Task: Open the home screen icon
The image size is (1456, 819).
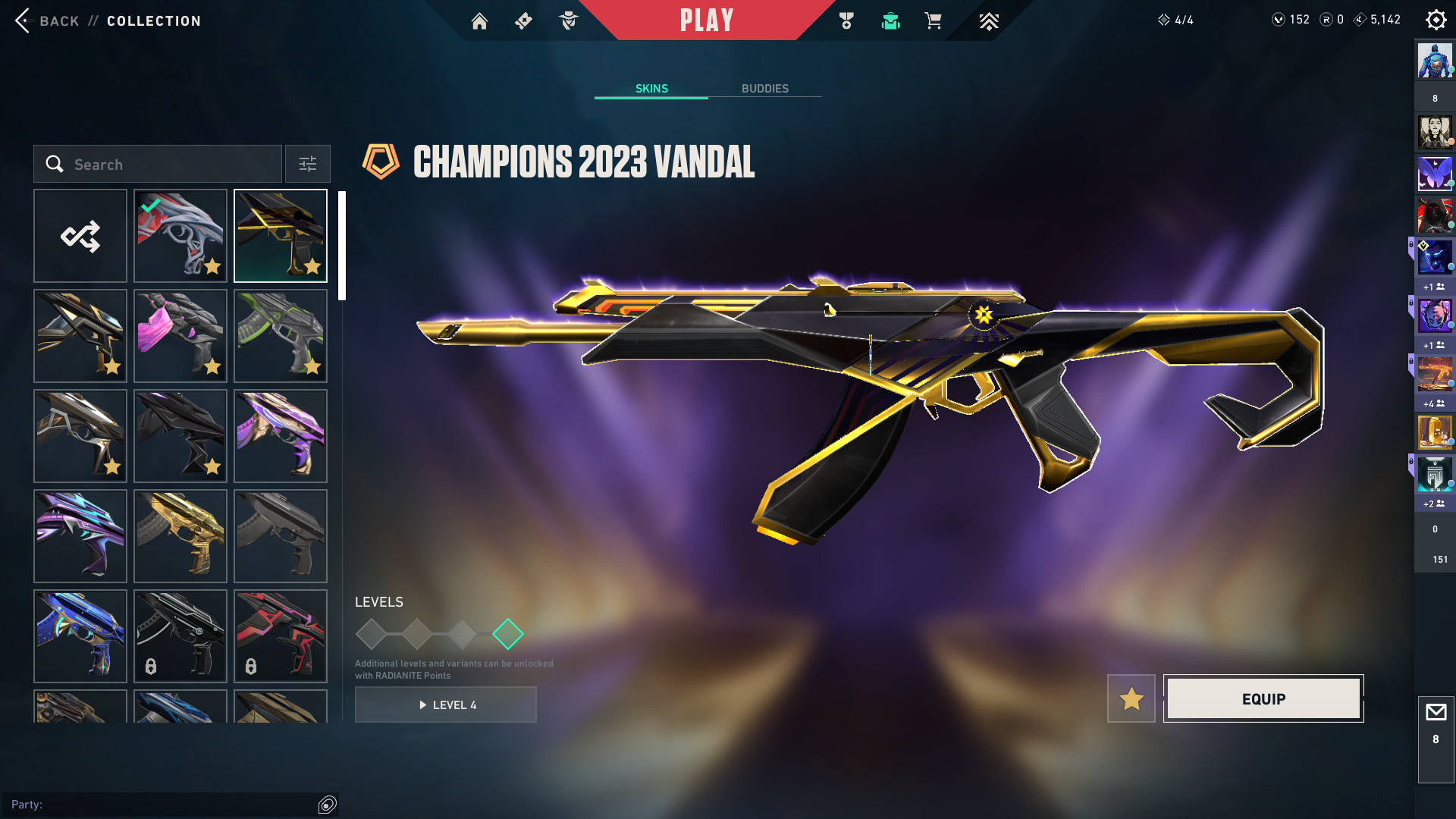Action: coord(479,21)
